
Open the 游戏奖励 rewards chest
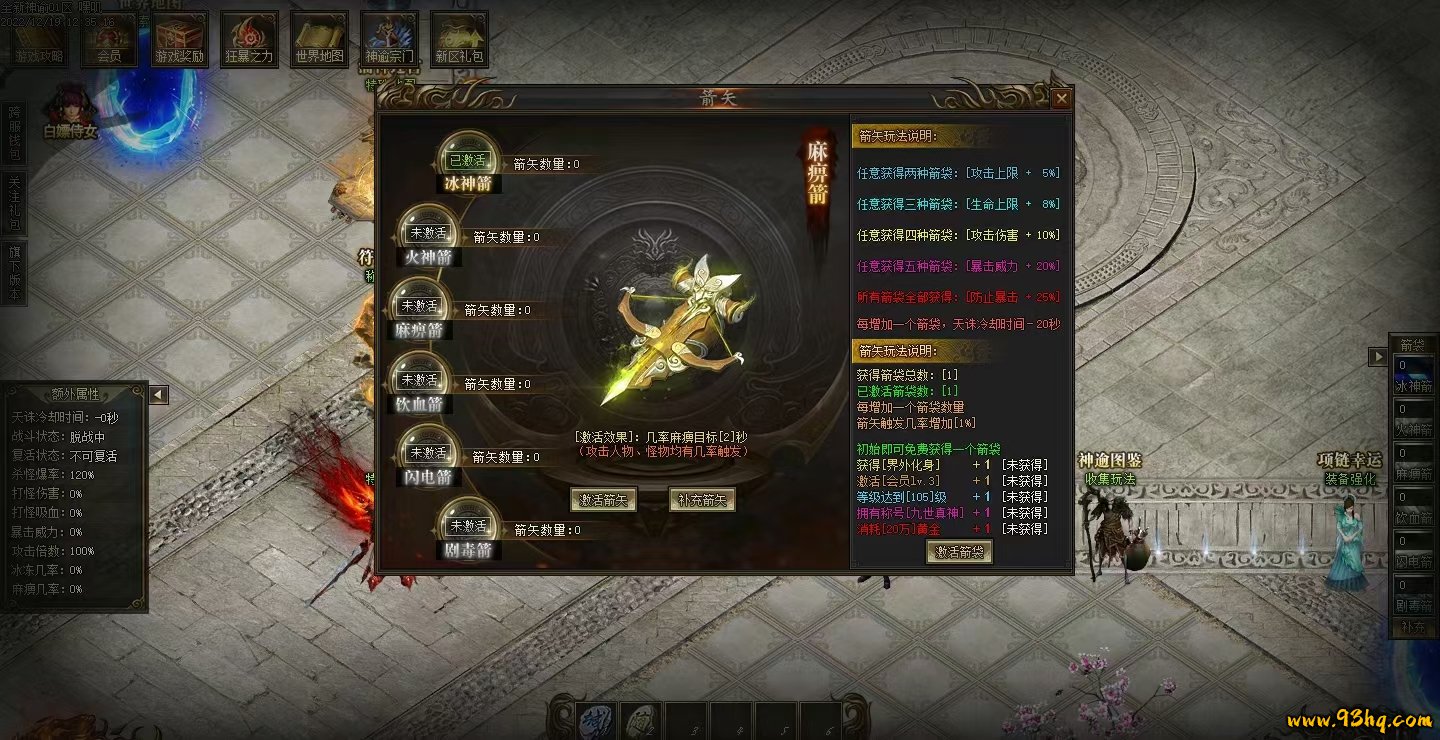coord(179,40)
